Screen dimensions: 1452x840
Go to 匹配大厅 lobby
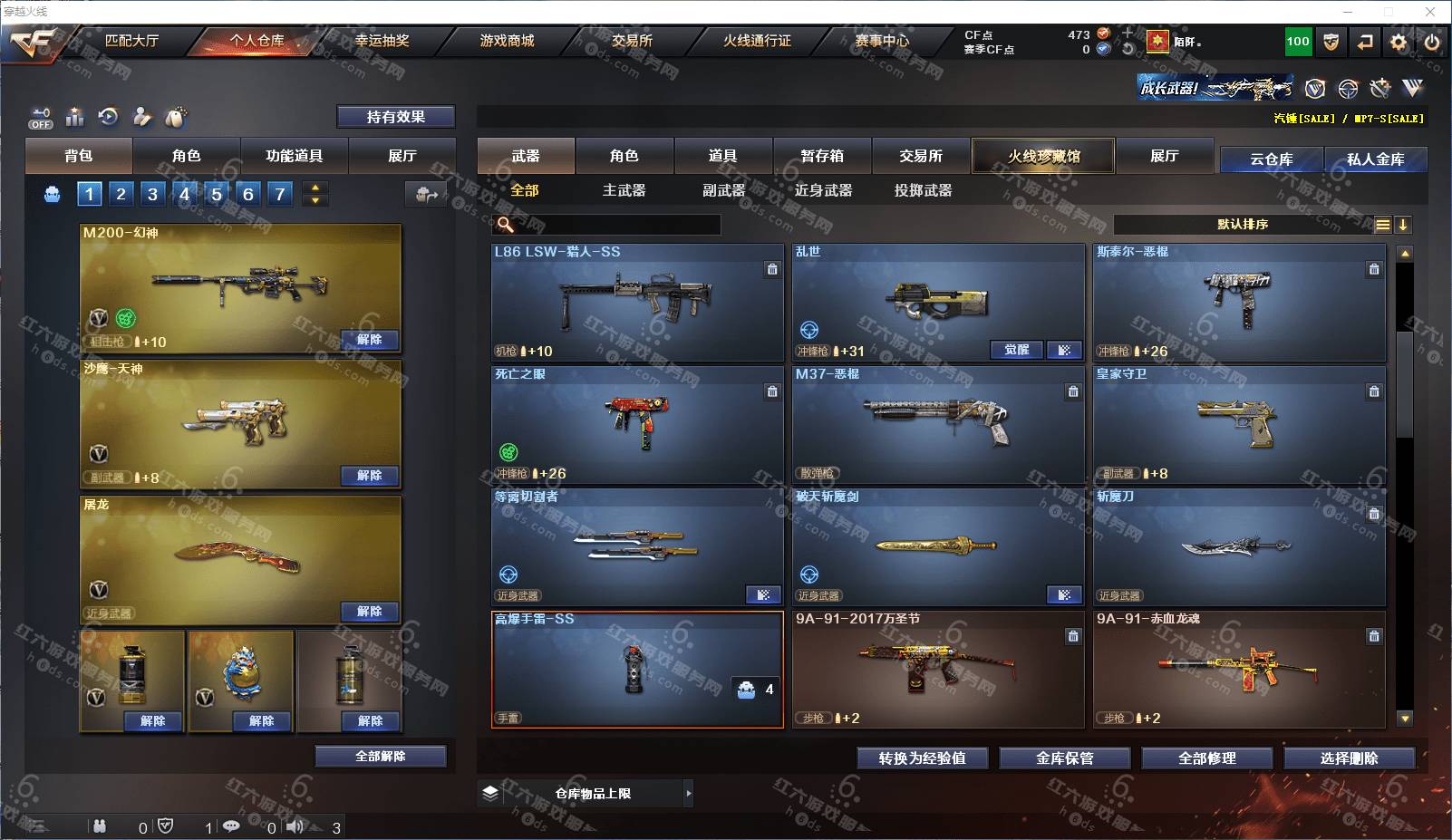pyautogui.click(x=131, y=41)
